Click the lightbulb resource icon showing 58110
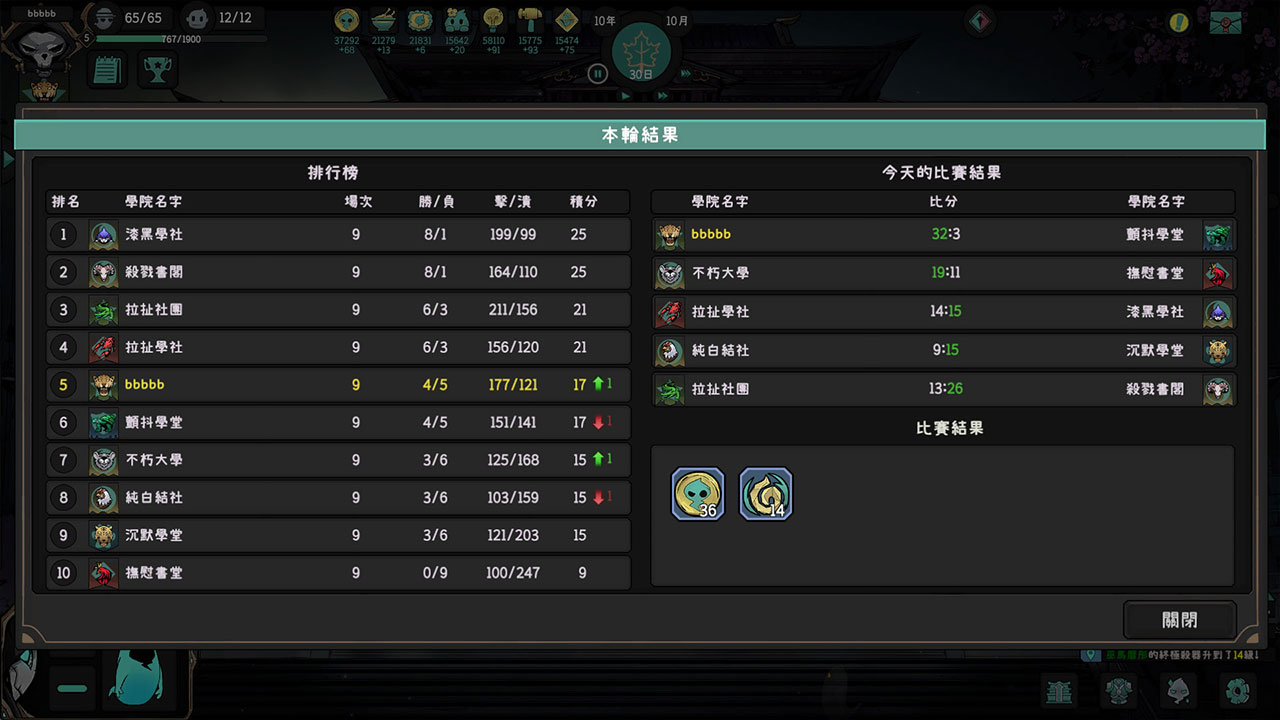Image resolution: width=1280 pixels, height=720 pixels. click(x=493, y=22)
